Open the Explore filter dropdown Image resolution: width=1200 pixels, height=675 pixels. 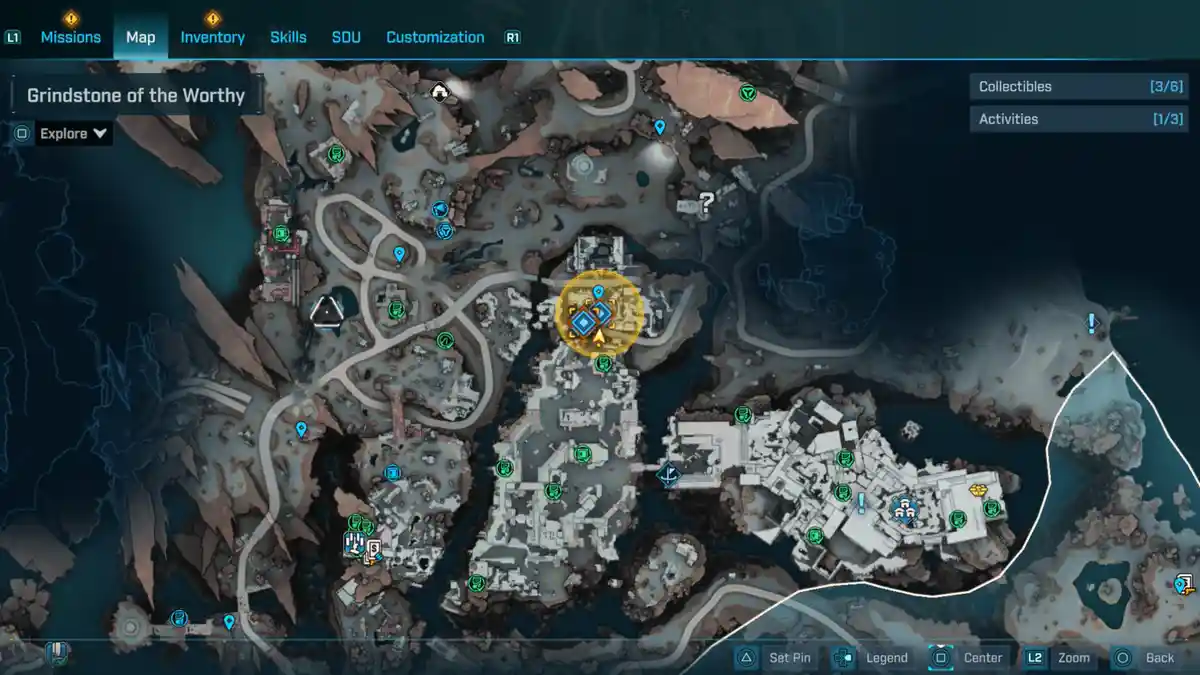(73, 133)
